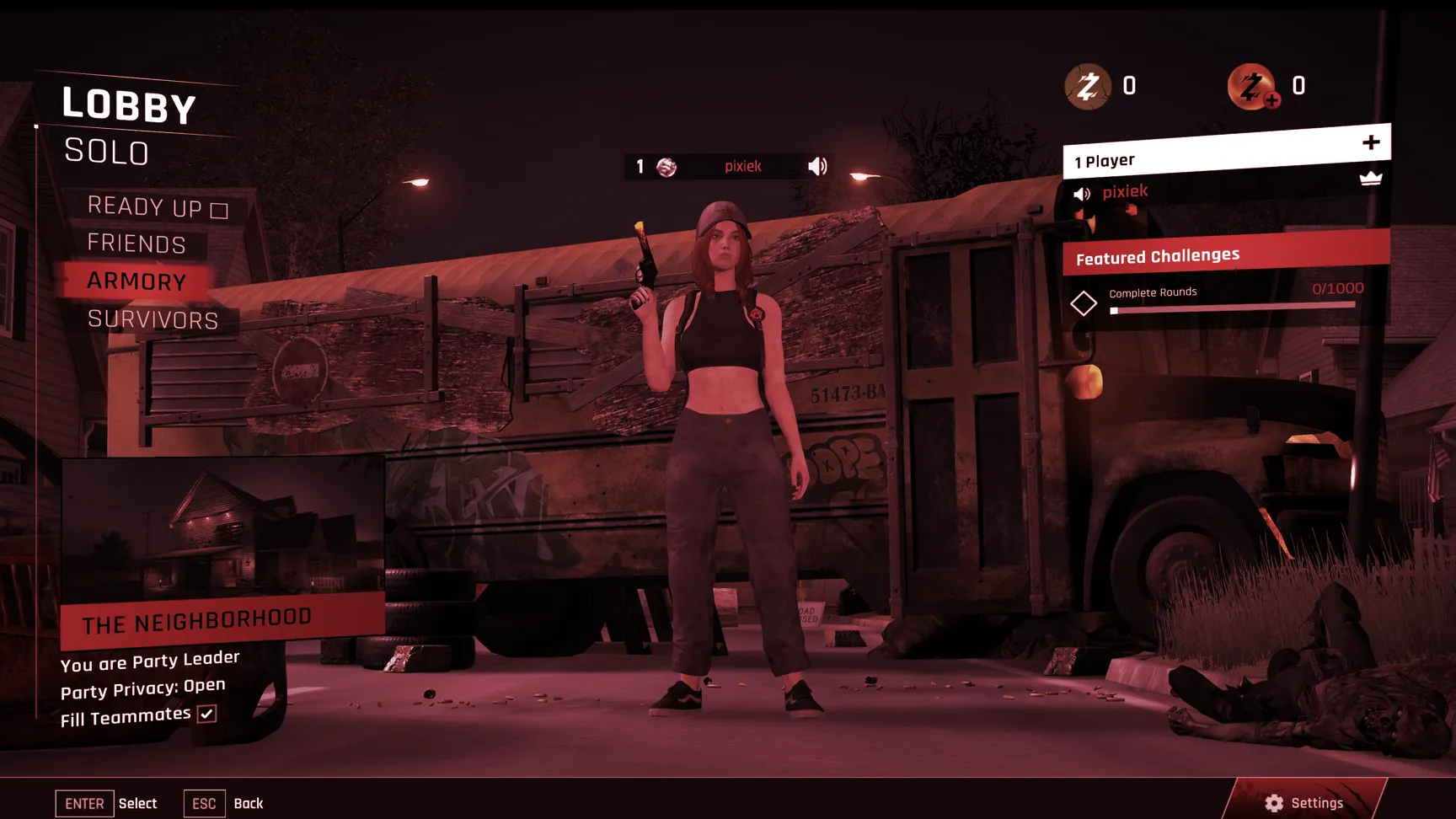The width and height of the screenshot is (1456, 819).
Task: Toggle speaker icon on pixiek's nameplate
Action: (x=817, y=166)
